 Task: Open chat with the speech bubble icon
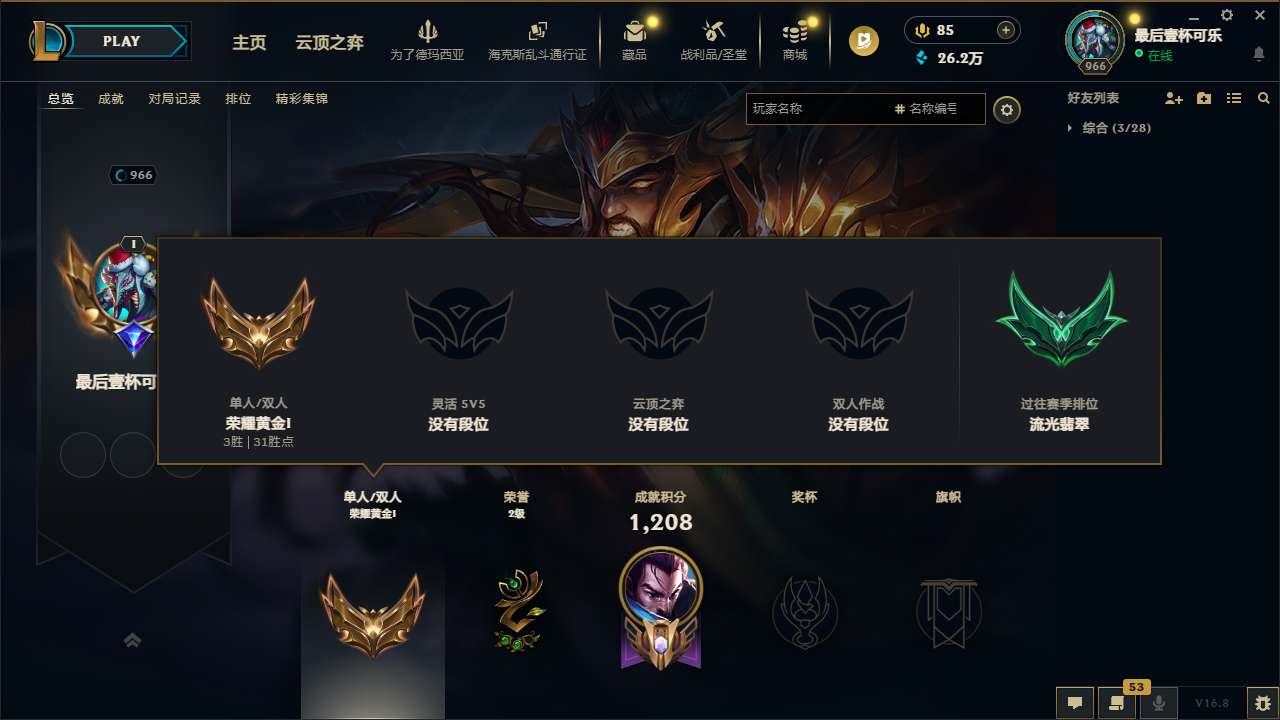(x=1074, y=703)
